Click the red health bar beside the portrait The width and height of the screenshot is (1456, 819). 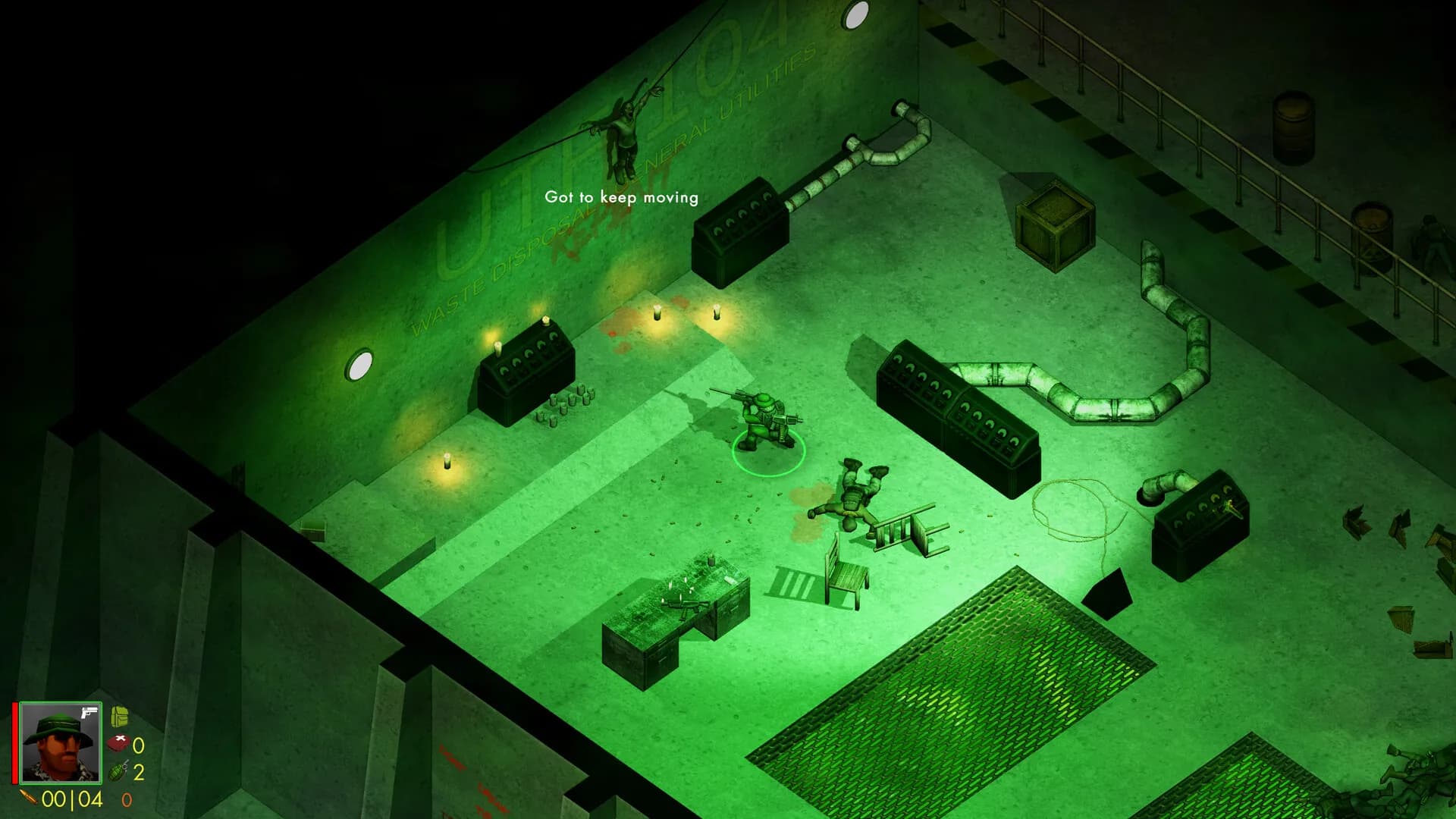(x=14, y=742)
